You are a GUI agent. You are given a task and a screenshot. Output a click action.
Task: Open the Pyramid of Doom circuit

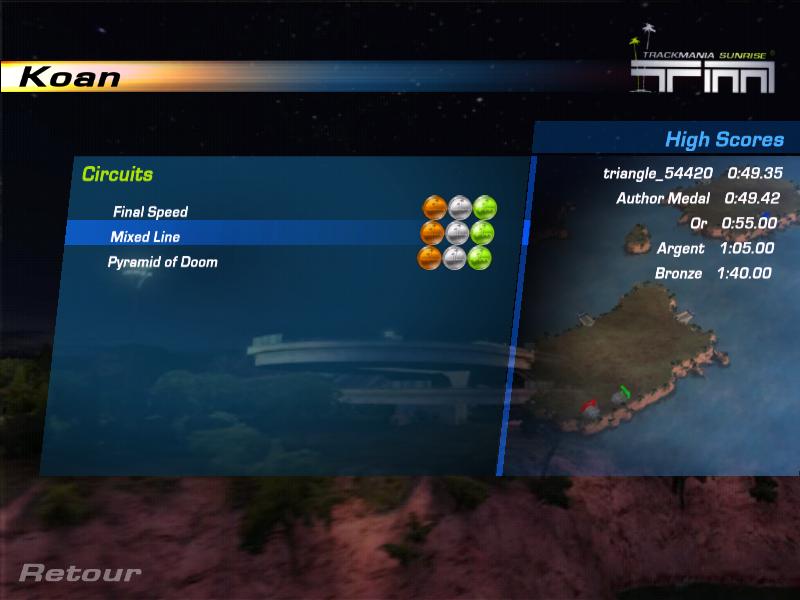163,262
